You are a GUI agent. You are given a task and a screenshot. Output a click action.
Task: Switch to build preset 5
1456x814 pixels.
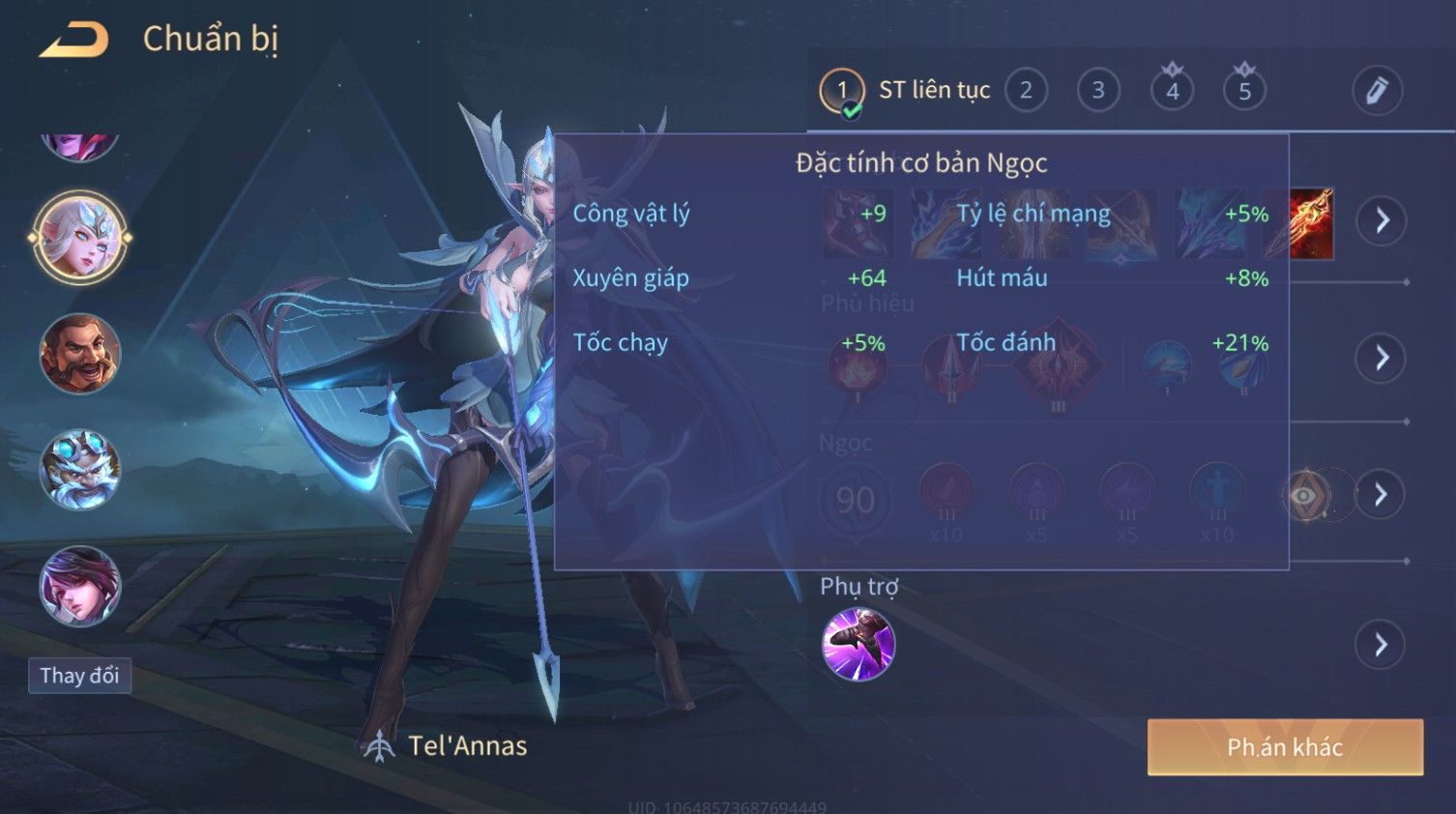coord(1244,91)
